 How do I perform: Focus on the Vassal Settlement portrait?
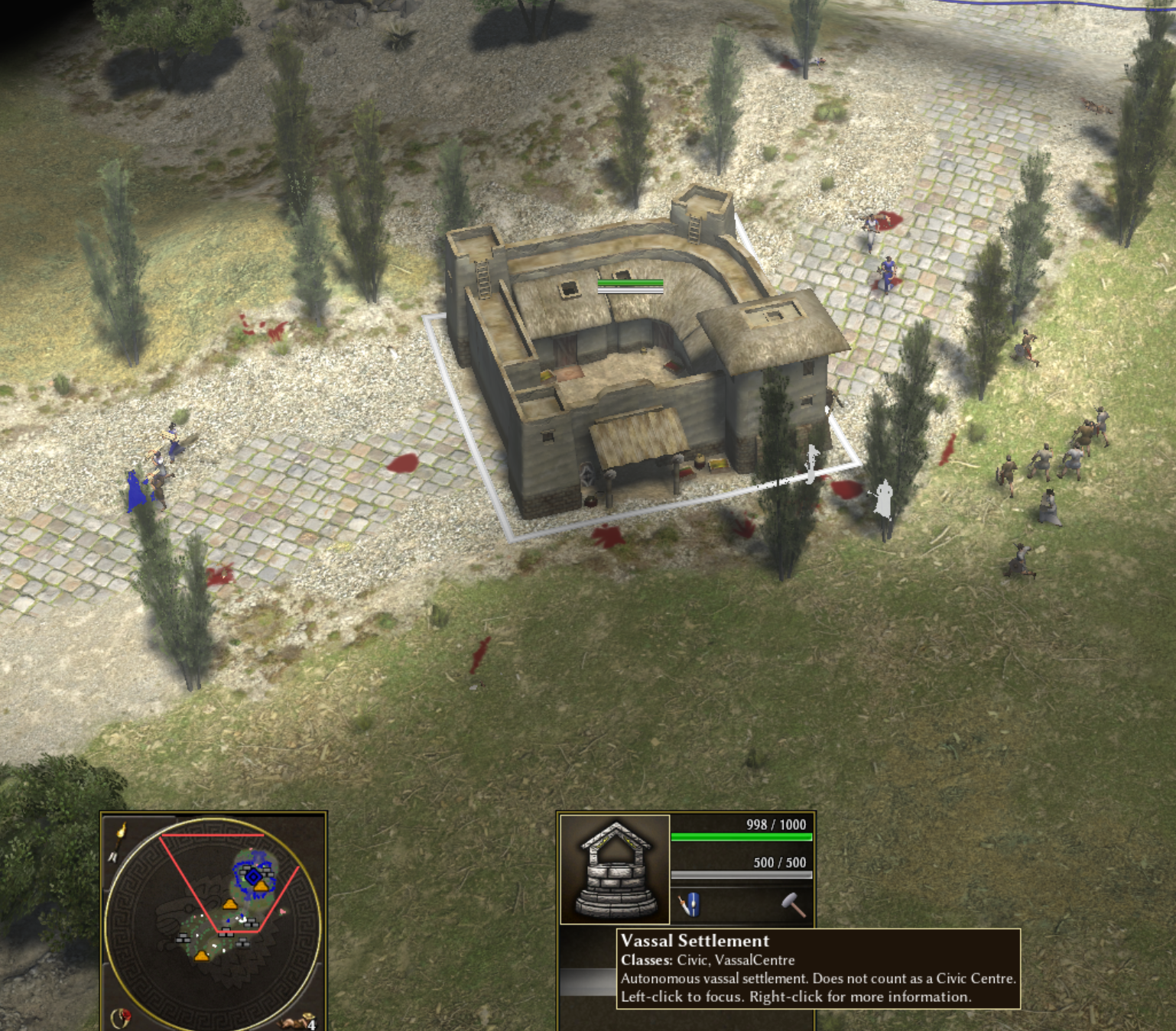(616, 869)
